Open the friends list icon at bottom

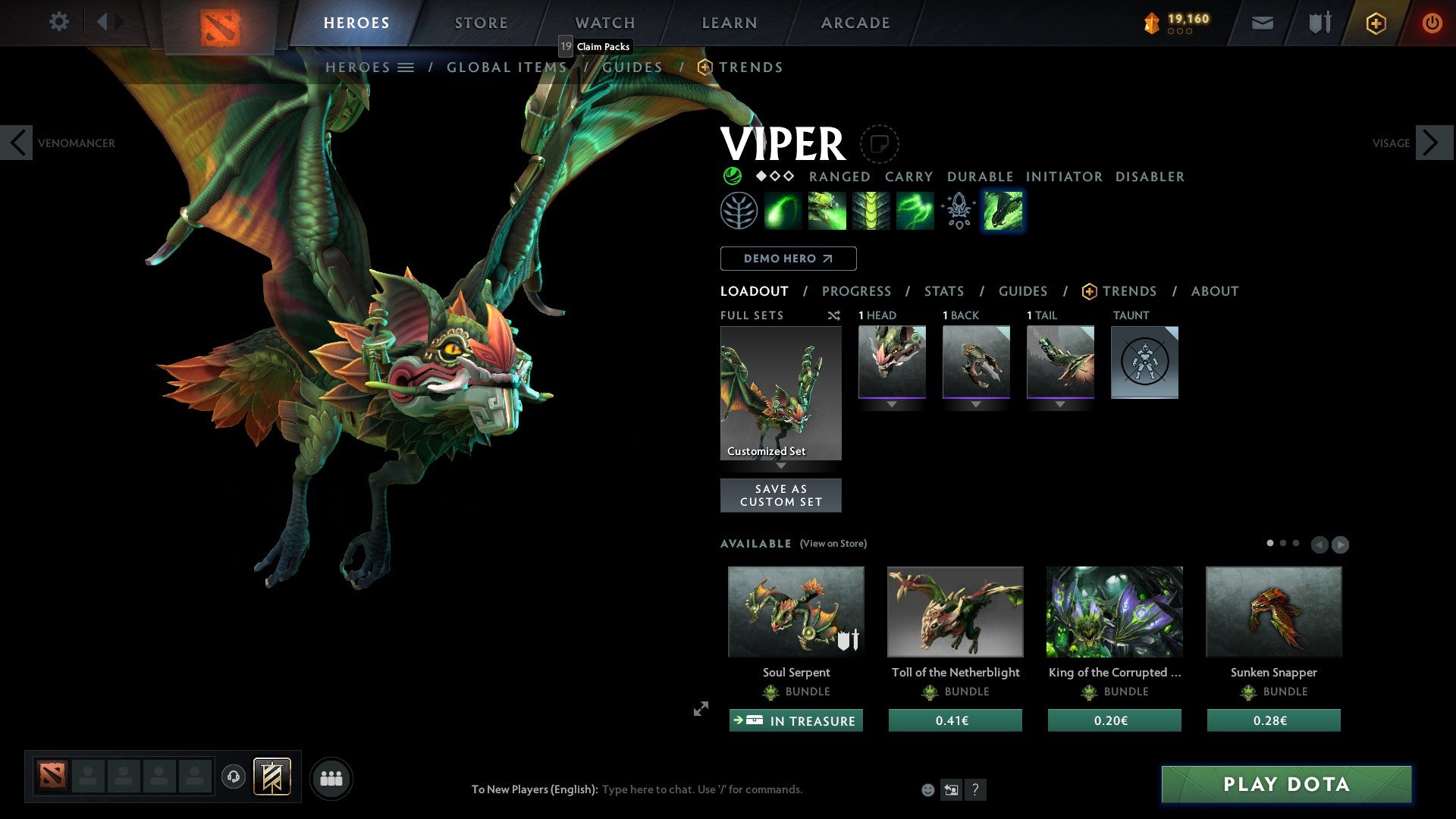coord(331,777)
